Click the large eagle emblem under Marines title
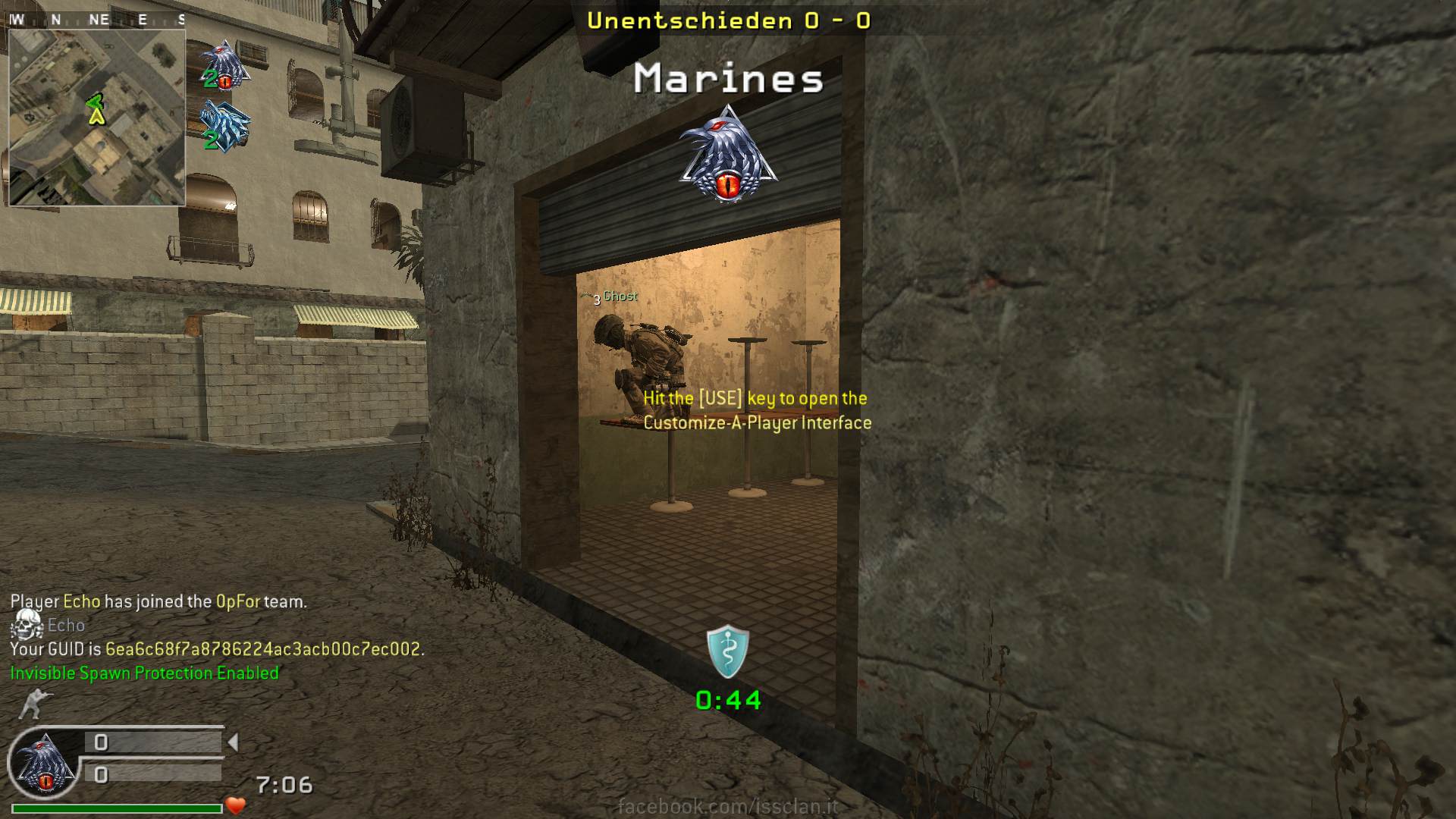This screenshot has width=1456, height=819. tap(727, 155)
